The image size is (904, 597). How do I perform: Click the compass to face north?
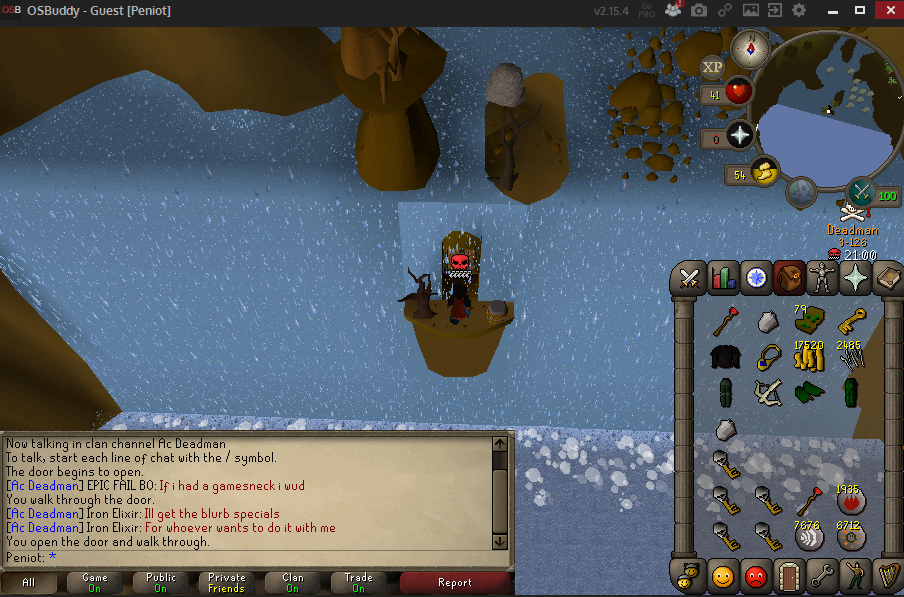click(747, 47)
